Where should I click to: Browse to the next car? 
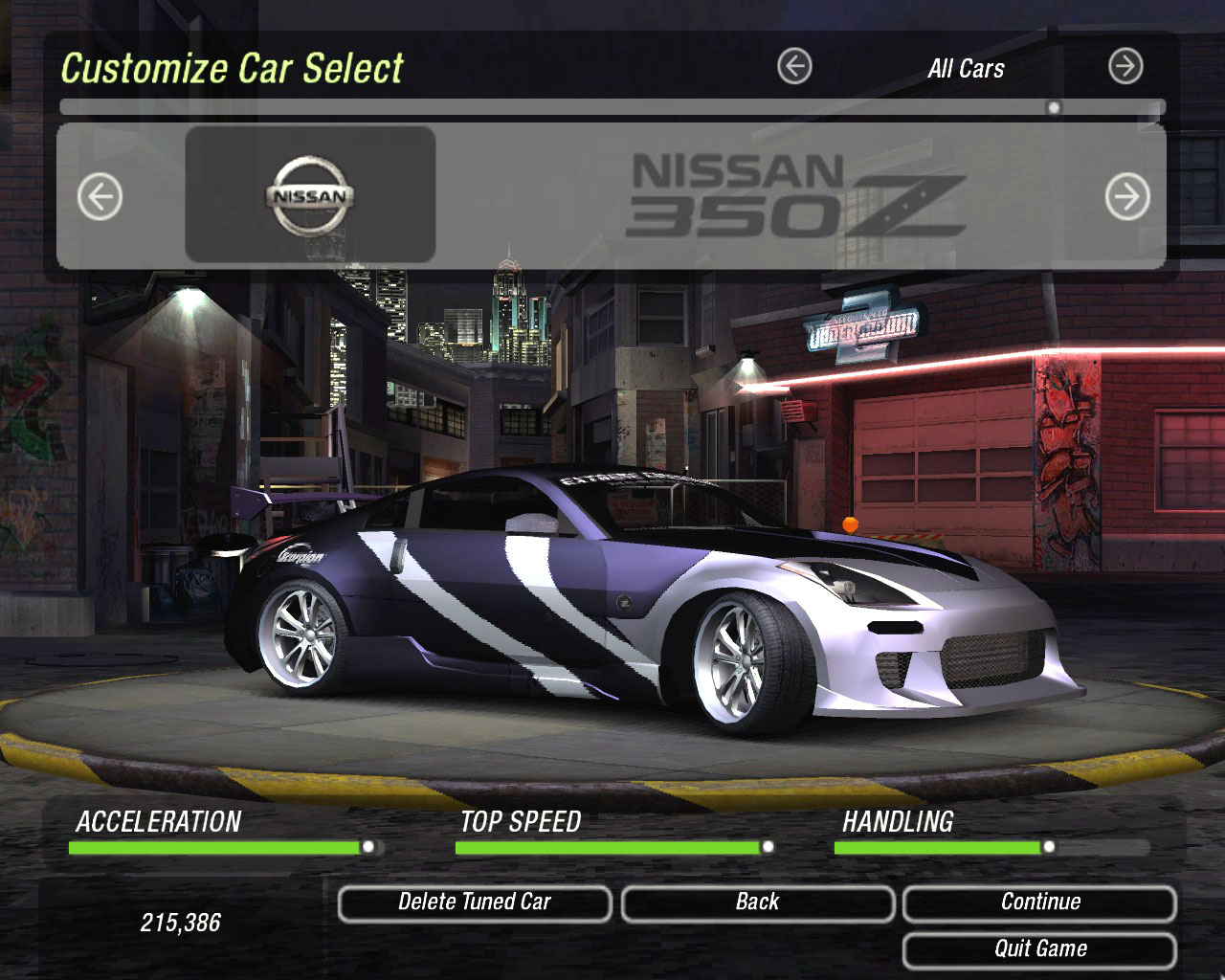[x=1127, y=198]
